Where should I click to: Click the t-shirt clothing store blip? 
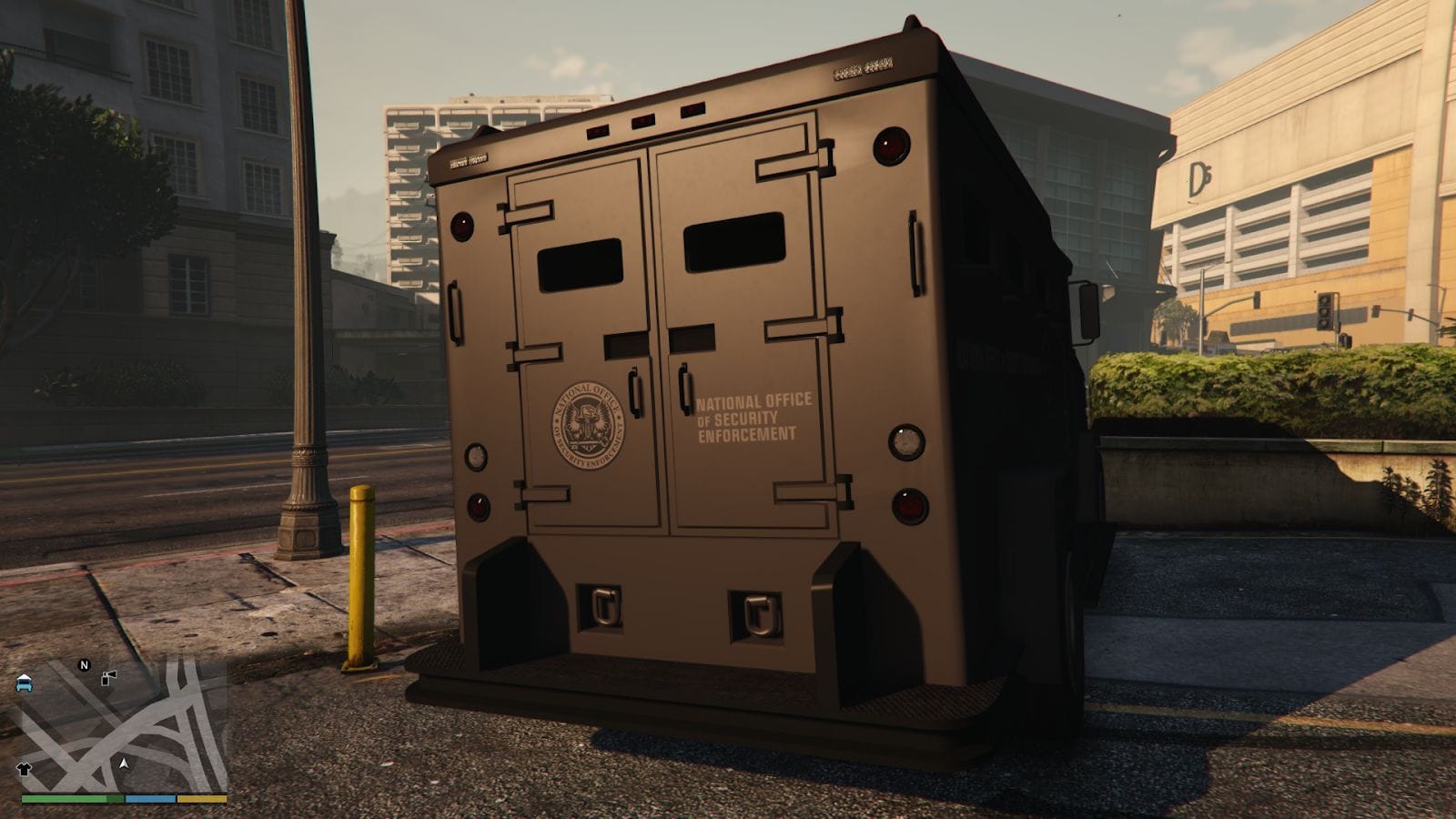(x=24, y=767)
